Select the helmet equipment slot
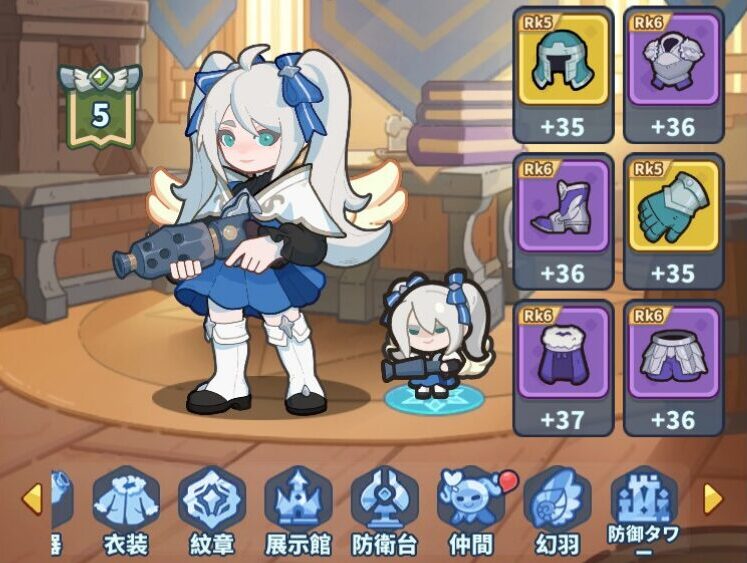This screenshot has height=563, width=747. point(562,75)
